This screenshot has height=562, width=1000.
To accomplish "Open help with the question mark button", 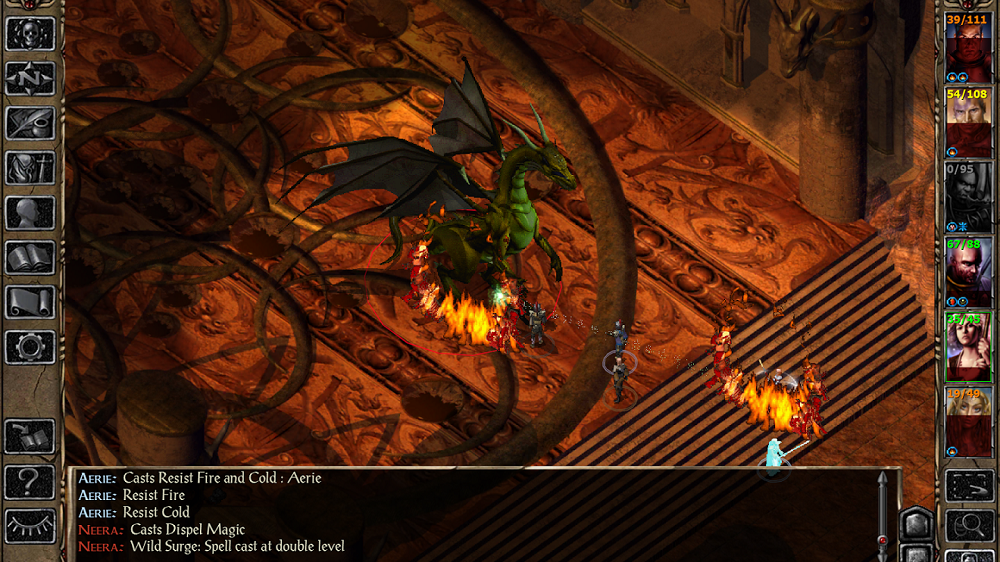I will click(30, 481).
